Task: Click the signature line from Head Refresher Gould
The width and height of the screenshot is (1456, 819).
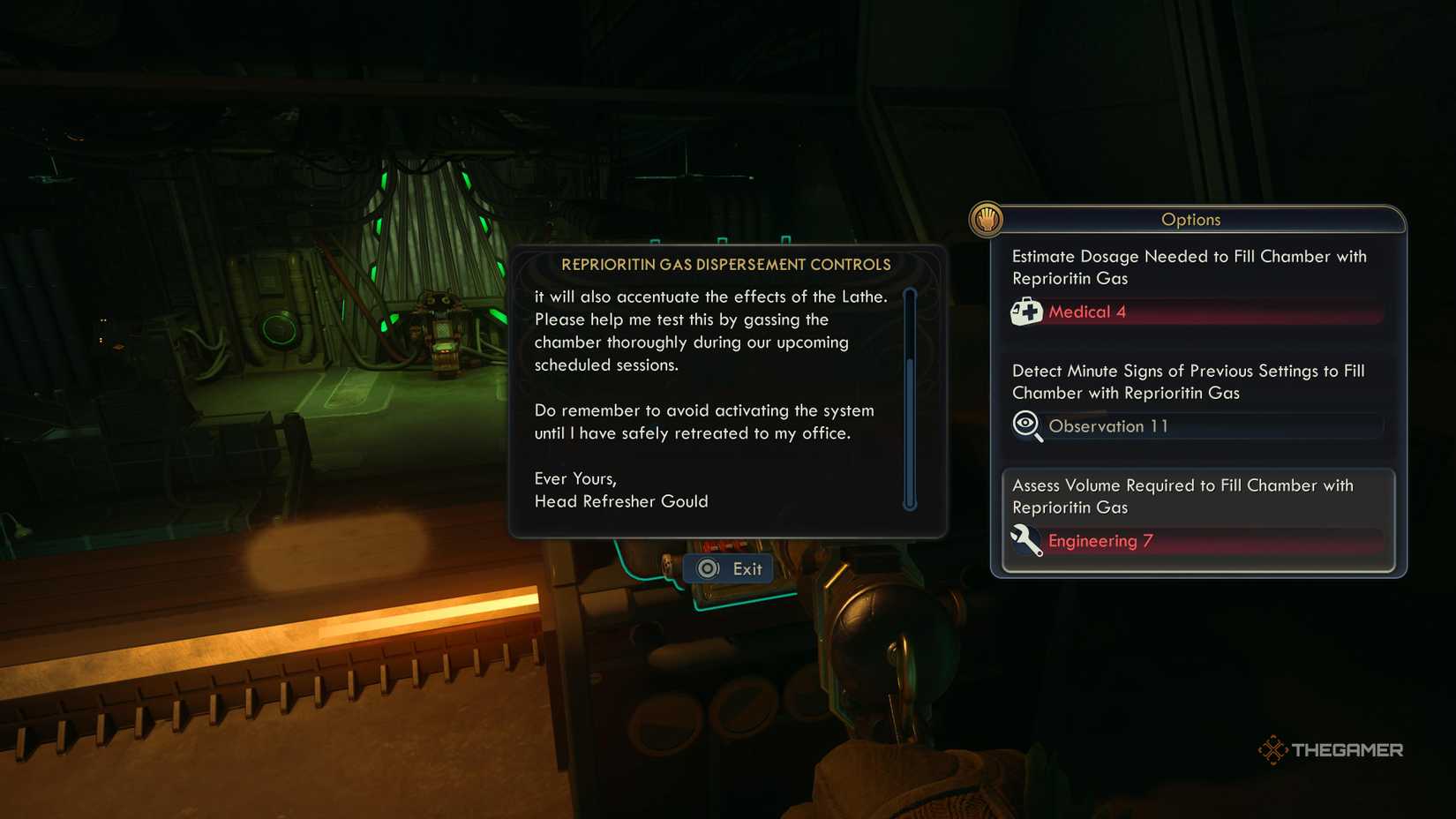Action: [x=621, y=501]
